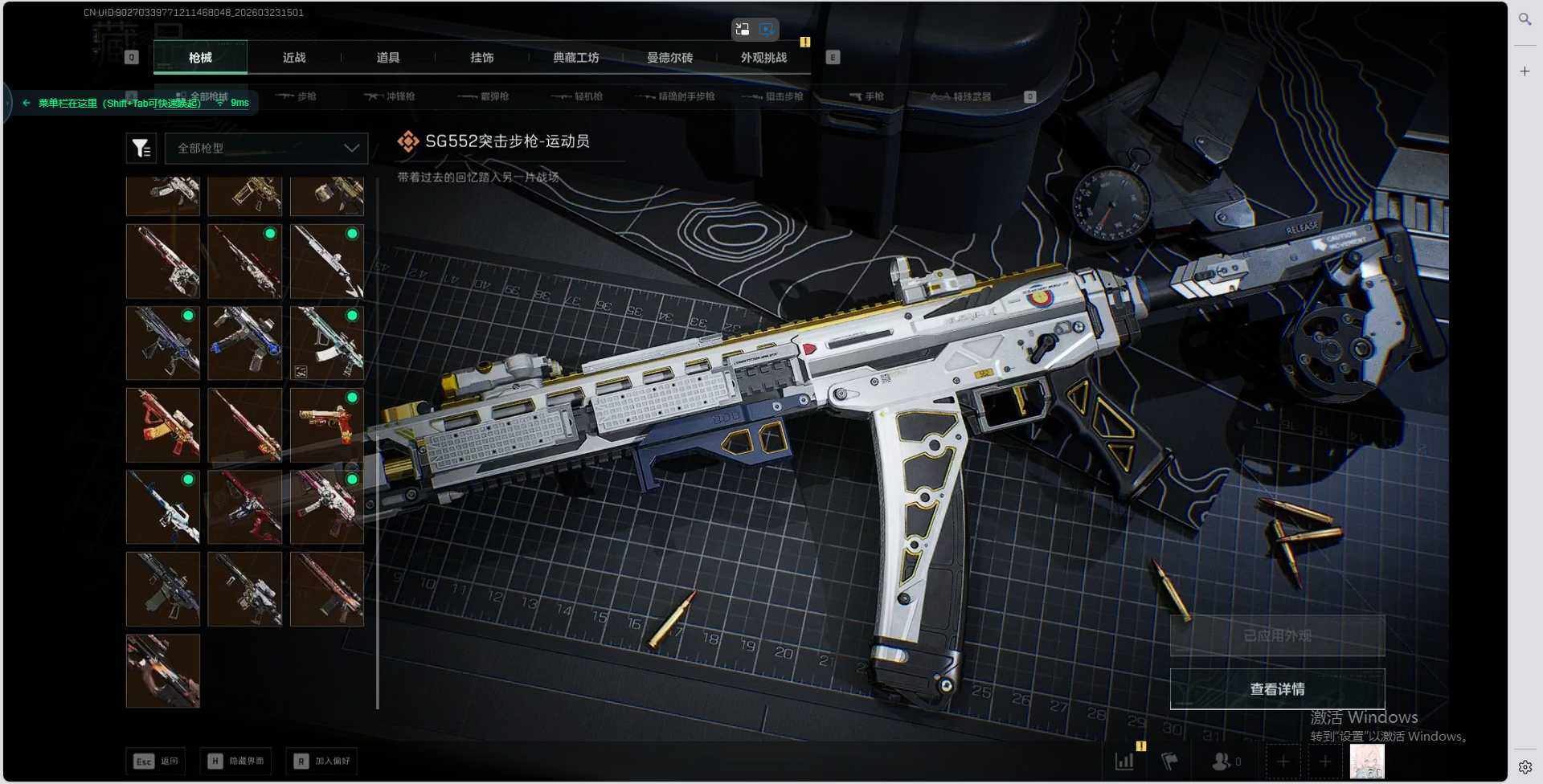The height and width of the screenshot is (784, 1543).
Task: Click 加入偏好 add to favorites
Action: pyautogui.click(x=321, y=761)
